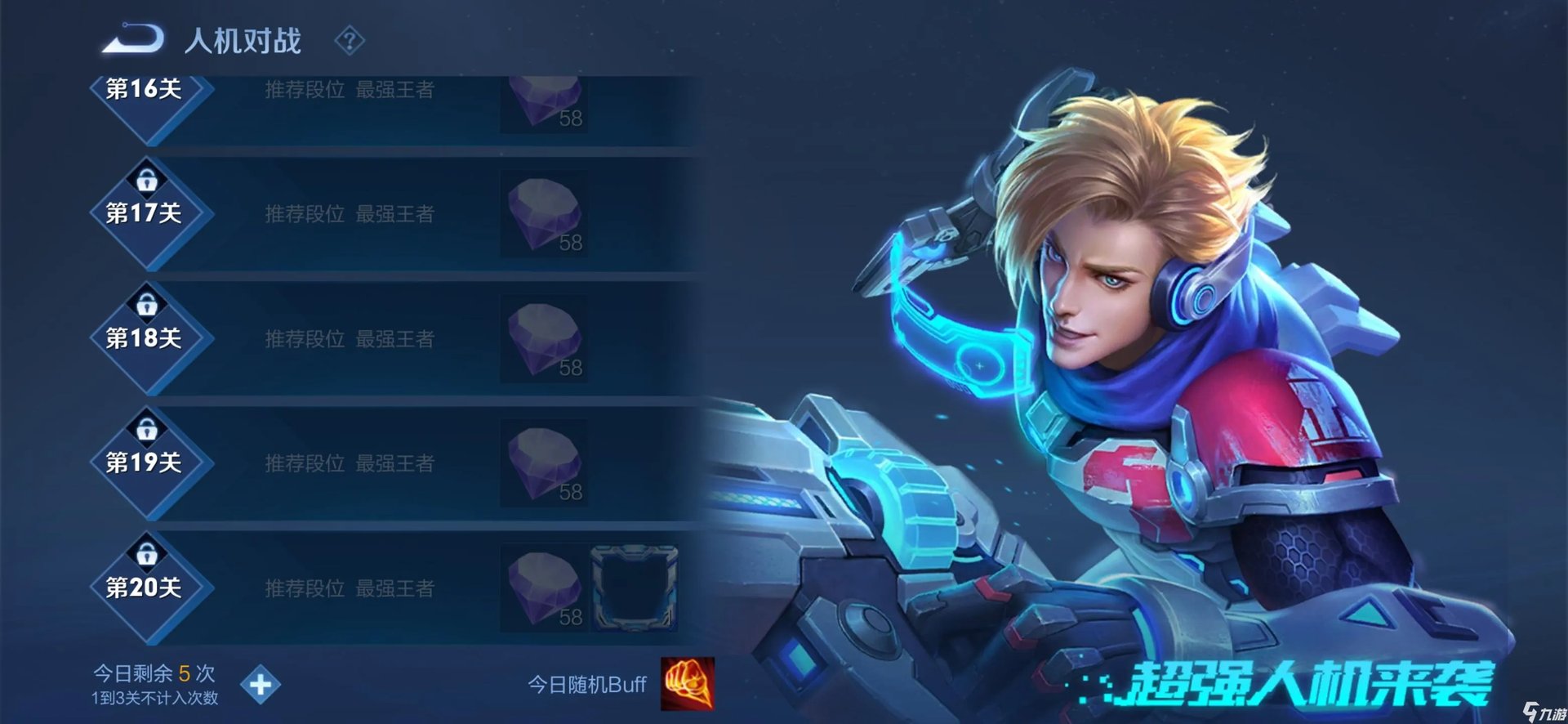
Task: Open the help icon beside 人机对战 title
Action: click(351, 42)
